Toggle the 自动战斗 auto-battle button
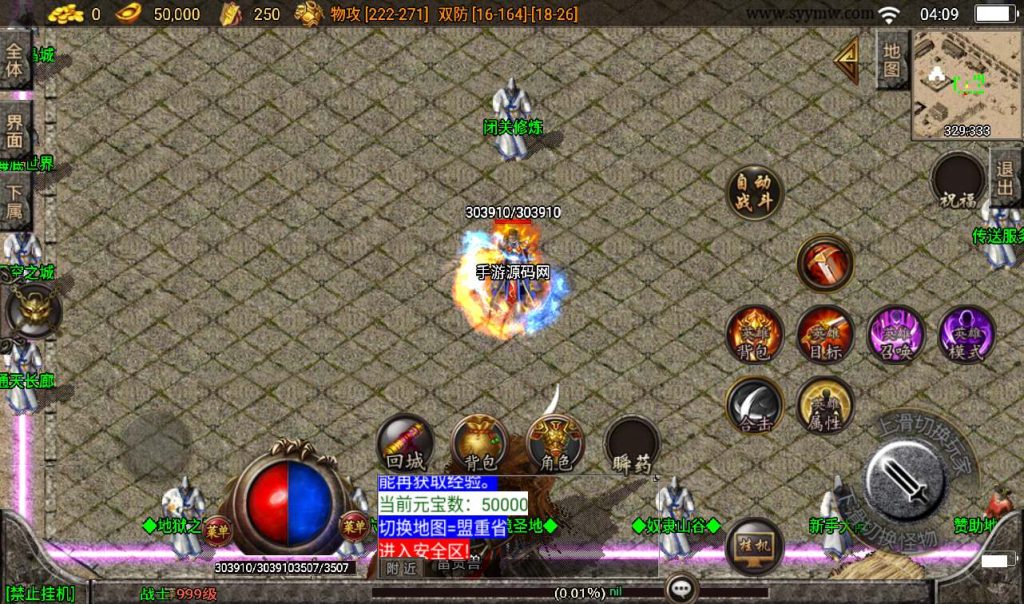Screen dimensions: 1024x604 [x=754, y=193]
